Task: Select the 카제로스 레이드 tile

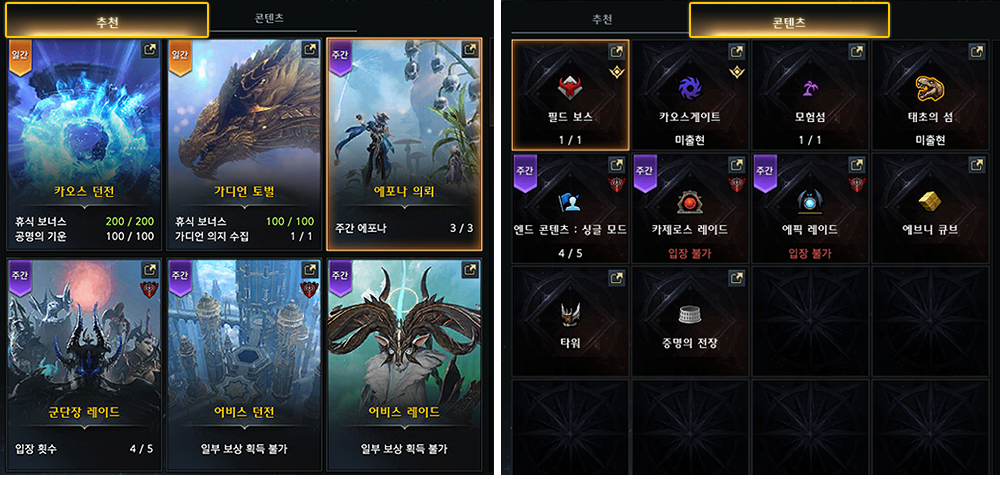Action: 690,207
